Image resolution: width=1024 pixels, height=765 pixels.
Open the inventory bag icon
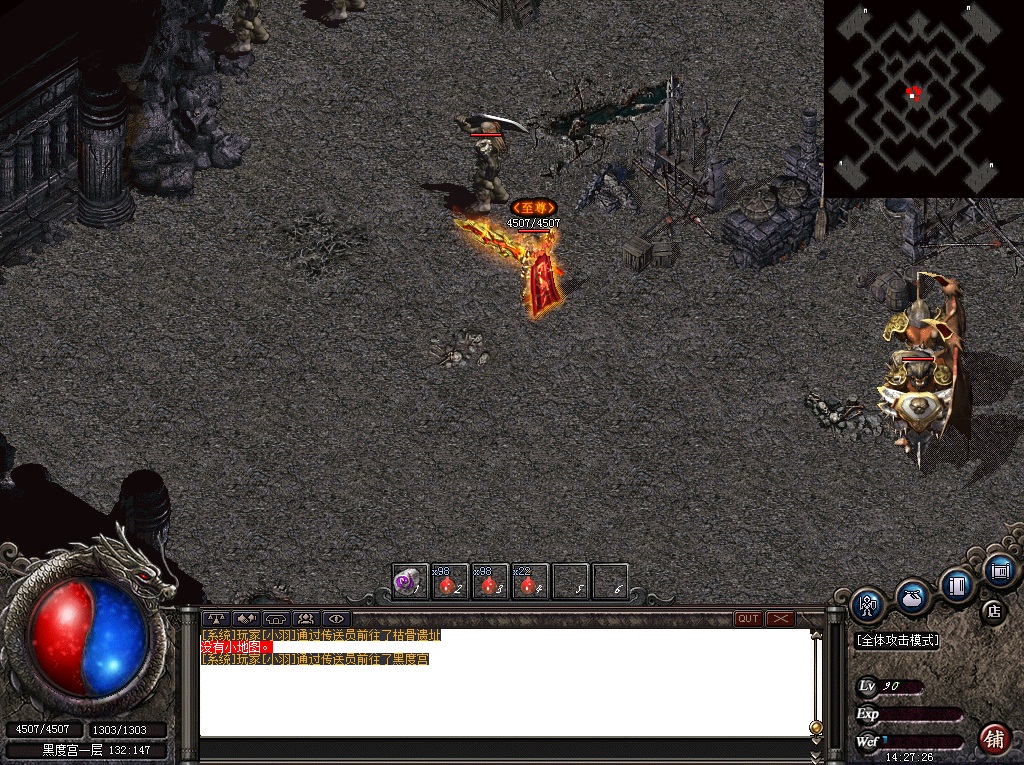(911, 597)
